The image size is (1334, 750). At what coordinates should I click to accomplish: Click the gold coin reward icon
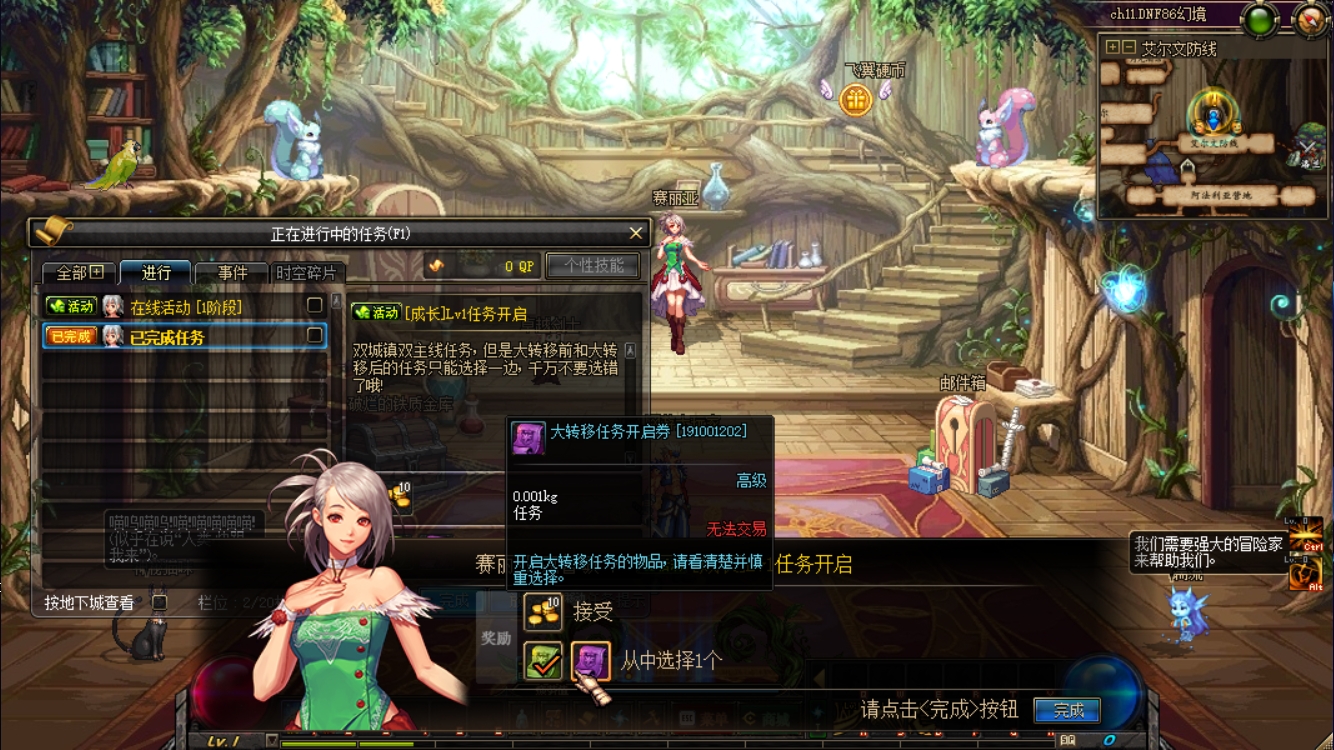543,611
